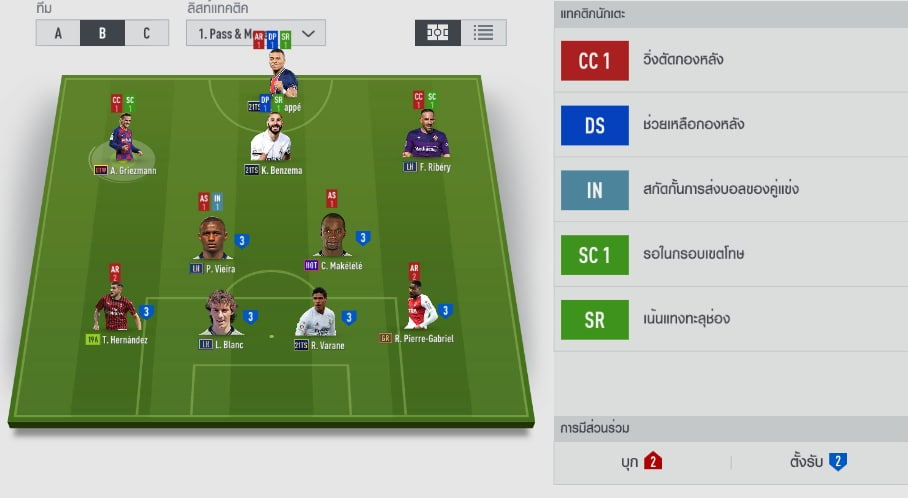Select team tab B
Screen dimensions: 908x498
(x=102, y=33)
